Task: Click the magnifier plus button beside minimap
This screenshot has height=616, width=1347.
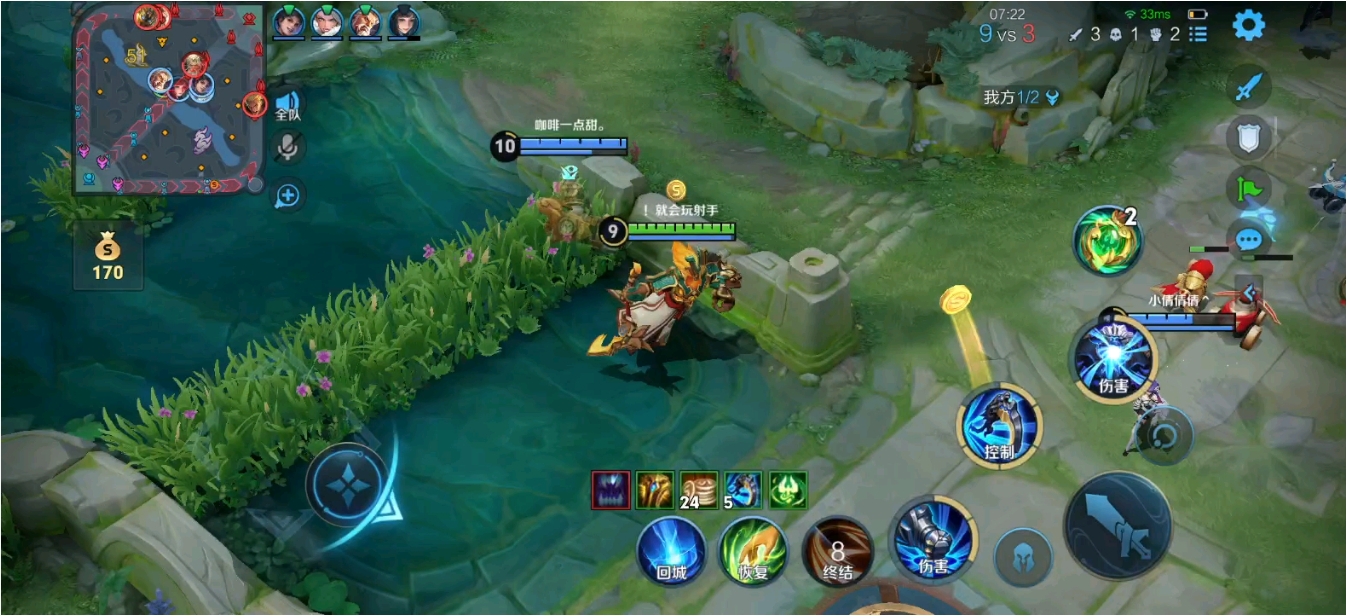Action: 288,195
